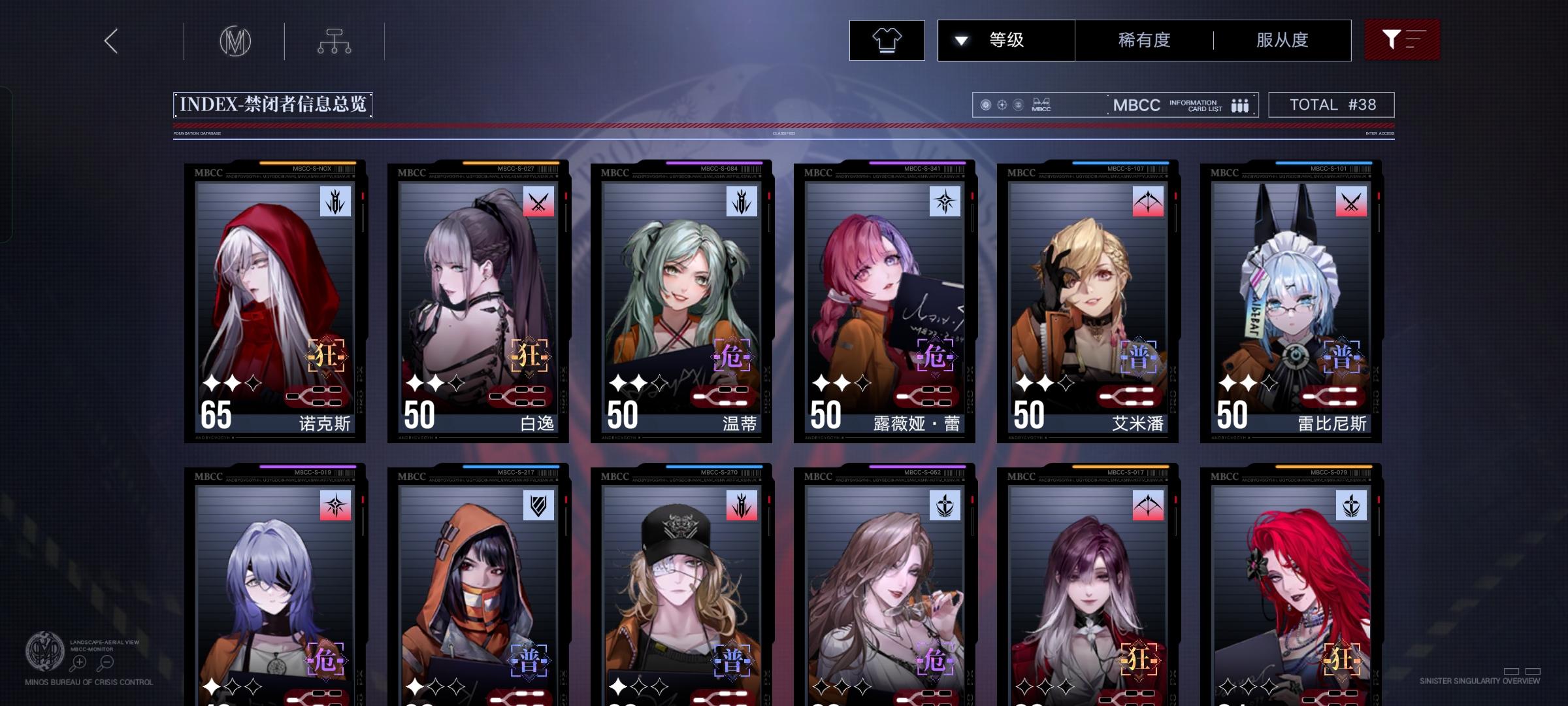The height and width of the screenshot is (706, 1568).
Task: Click the downward triangle beside 等级
Action: 960,39
